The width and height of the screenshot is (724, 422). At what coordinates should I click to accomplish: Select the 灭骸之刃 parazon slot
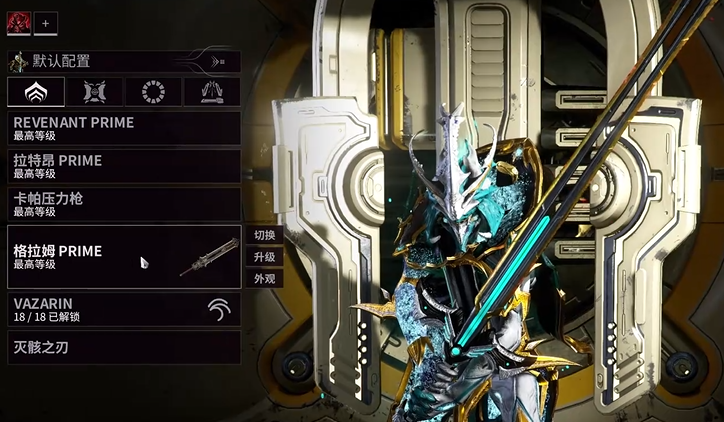point(123,348)
